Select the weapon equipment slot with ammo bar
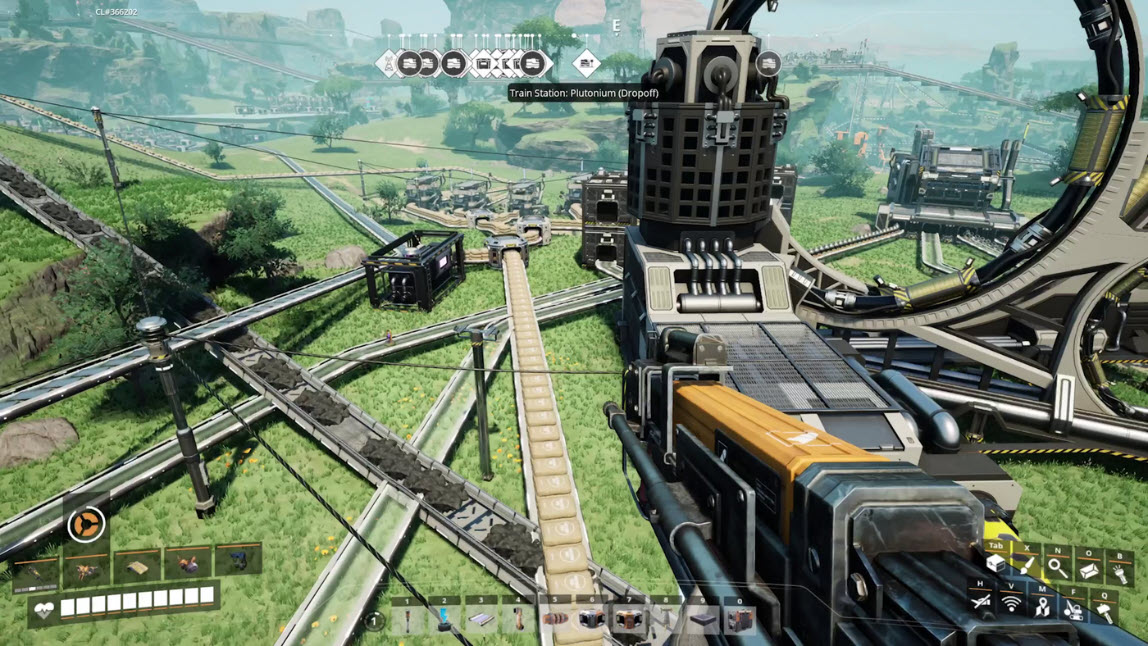This screenshot has height=646, width=1148. 35,573
